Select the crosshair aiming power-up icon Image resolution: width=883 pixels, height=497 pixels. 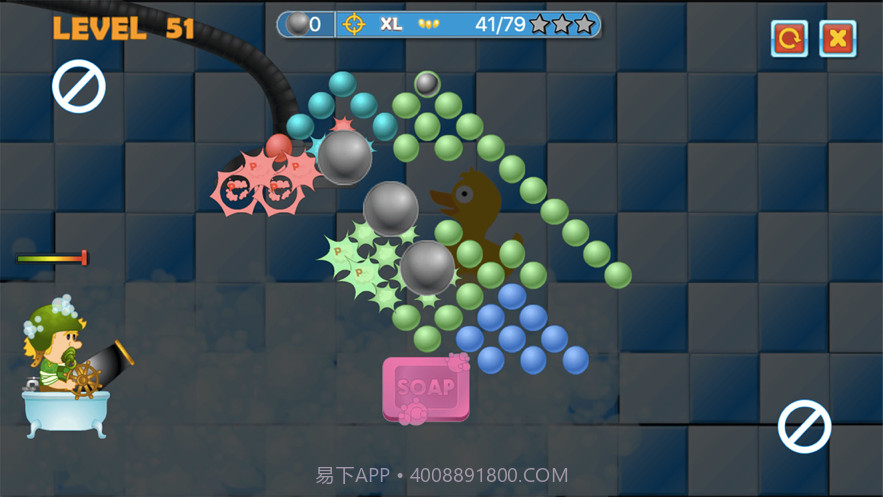pyautogui.click(x=351, y=24)
